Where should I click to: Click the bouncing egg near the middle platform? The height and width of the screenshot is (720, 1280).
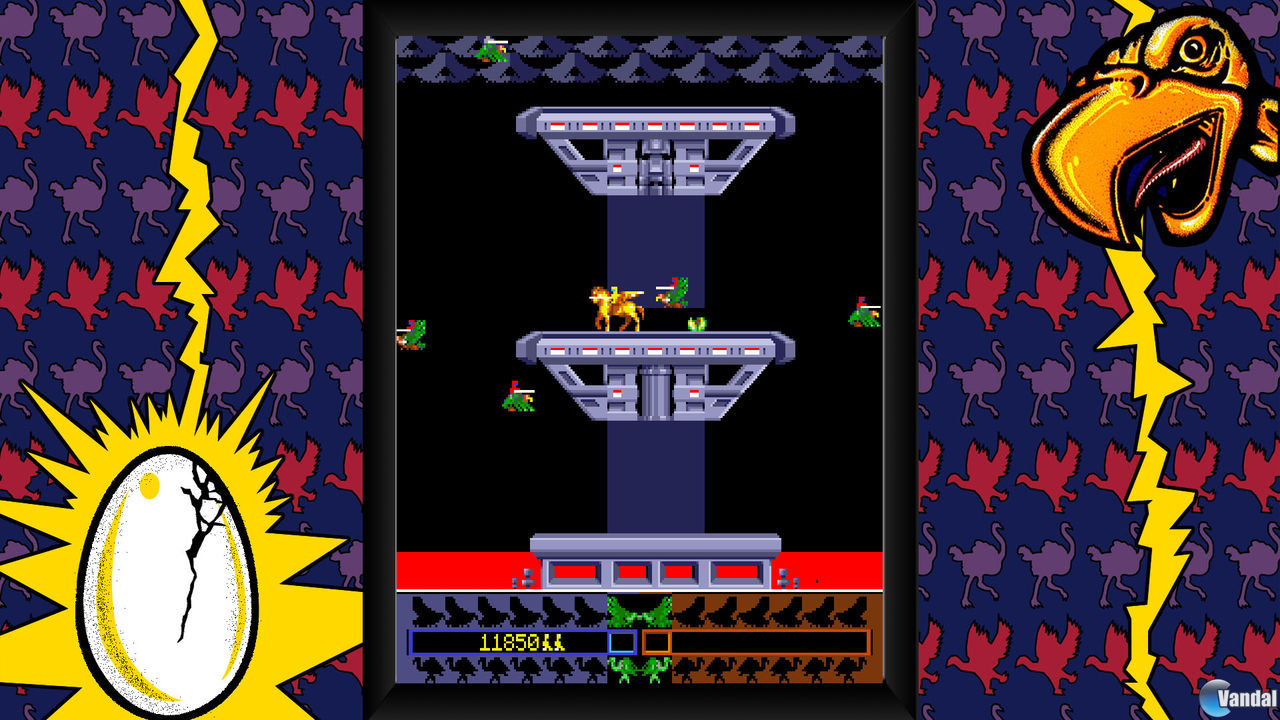(x=696, y=325)
